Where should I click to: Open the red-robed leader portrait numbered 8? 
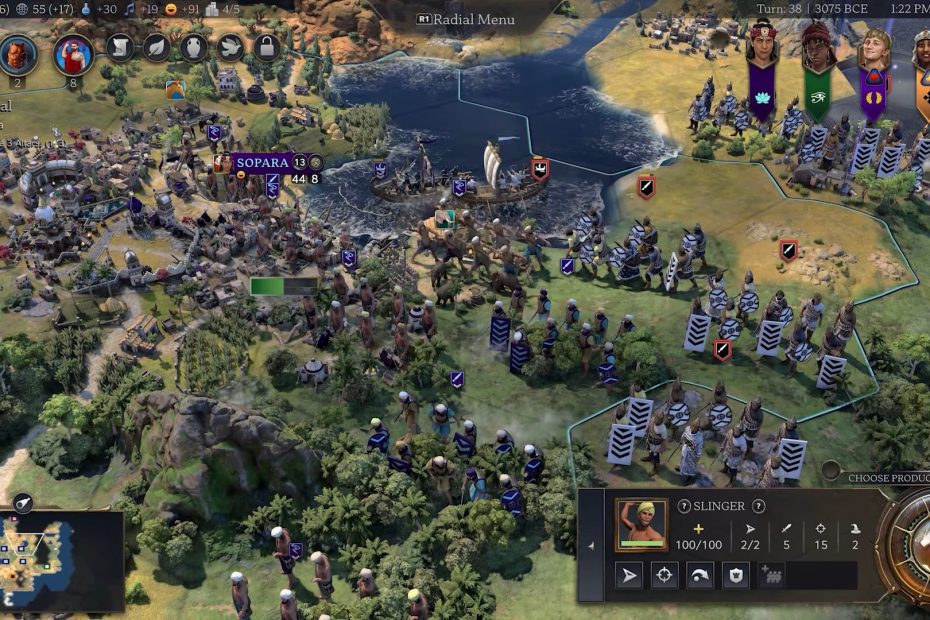click(72, 53)
